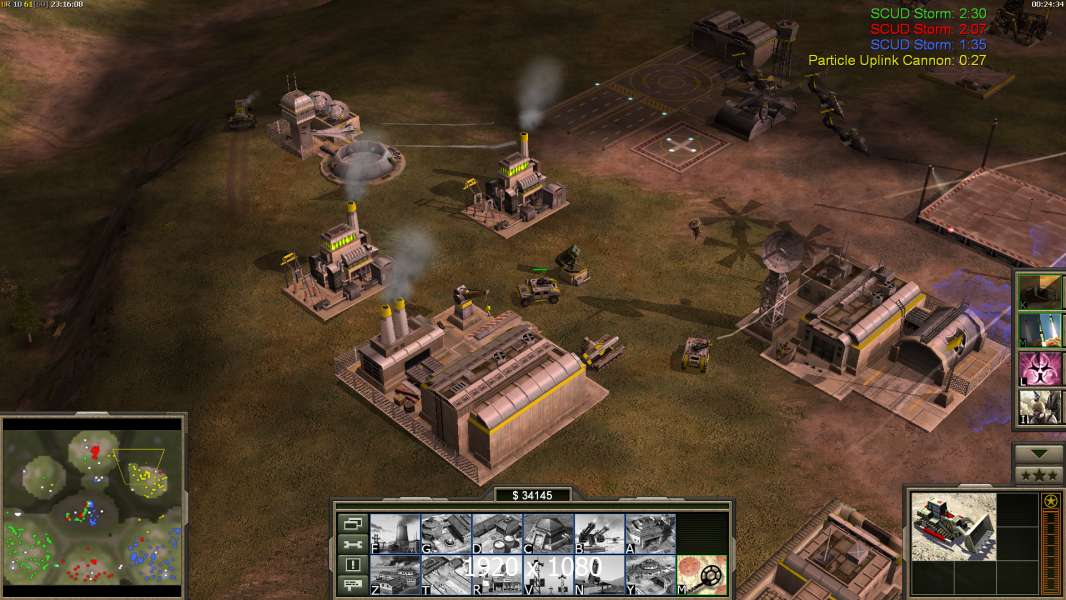
Task: Open the three-star generals powers button
Action: (1038, 475)
